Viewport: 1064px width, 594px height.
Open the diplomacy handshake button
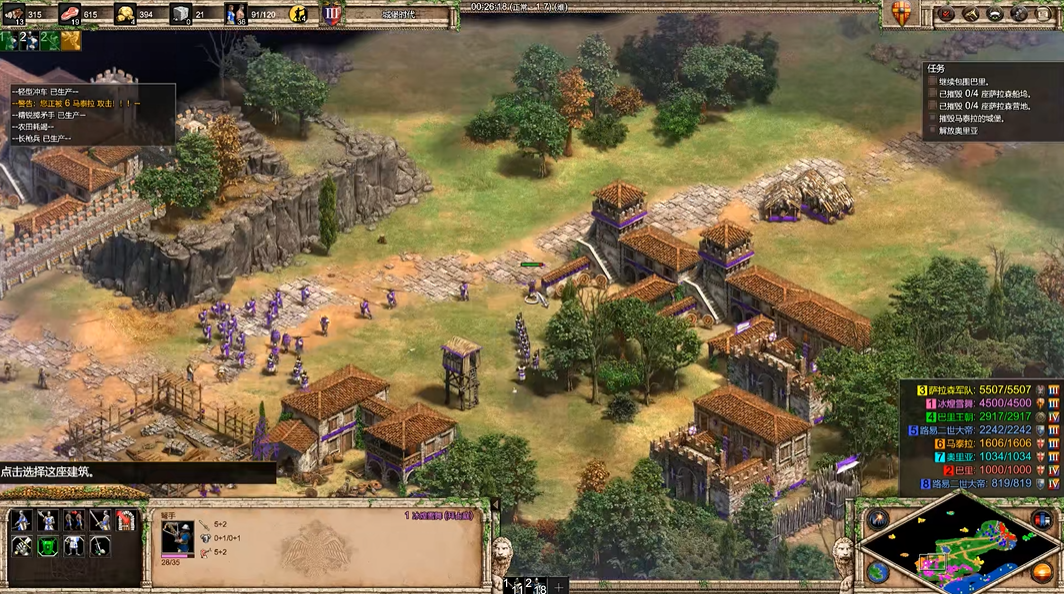pos(994,14)
